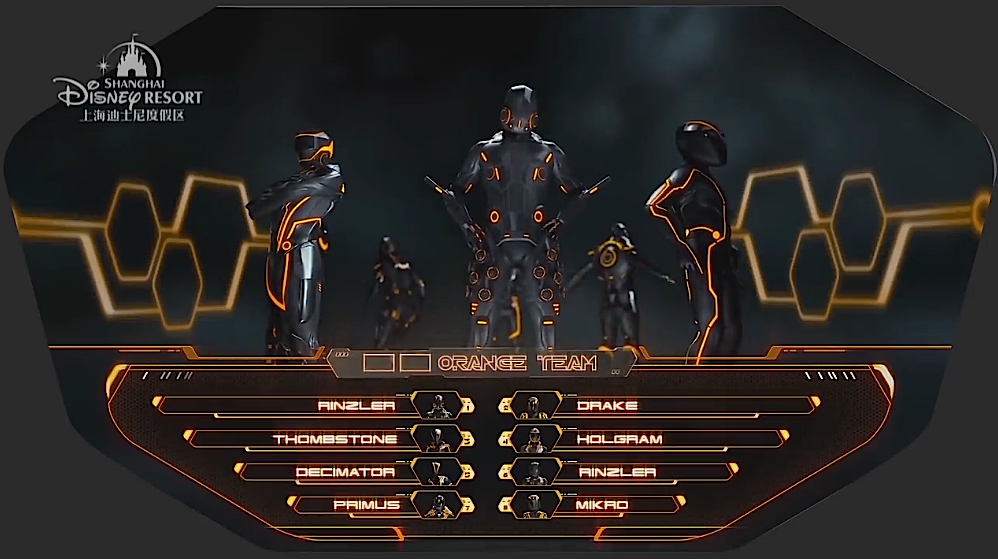Choose the HOLGRAM team member row
The height and width of the screenshot is (559, 998).
tap(619, 439)
